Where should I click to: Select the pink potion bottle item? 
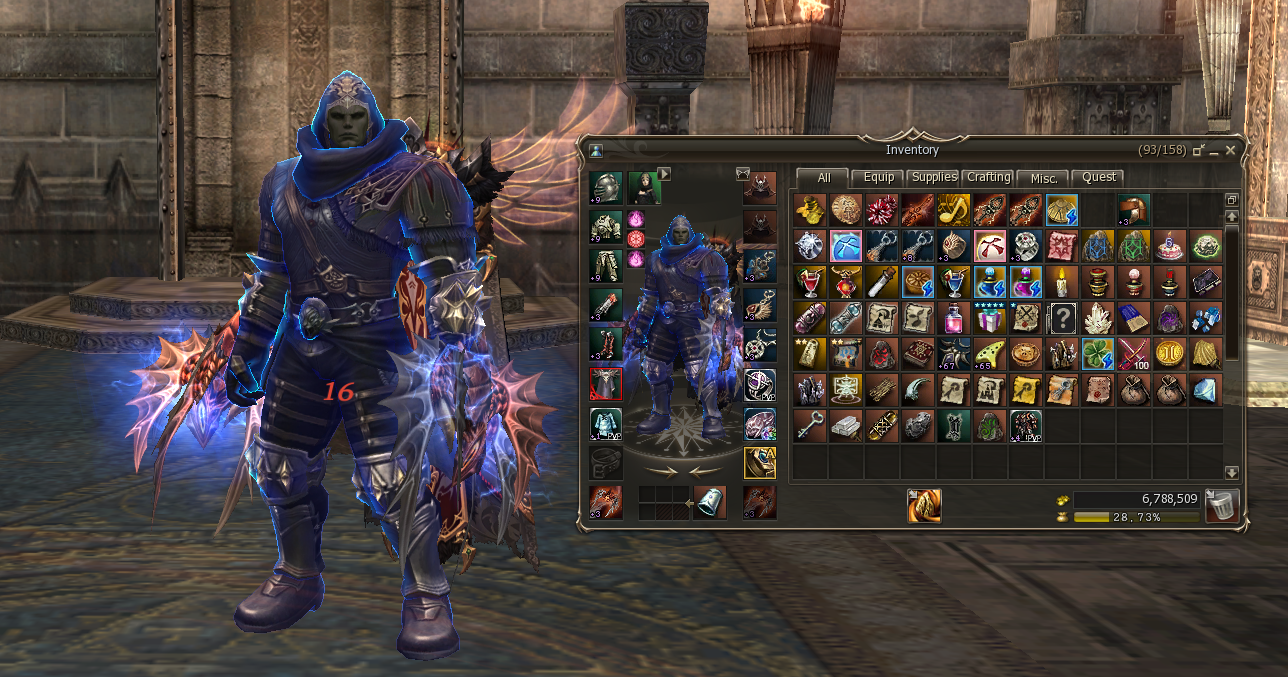coord(953,318)
